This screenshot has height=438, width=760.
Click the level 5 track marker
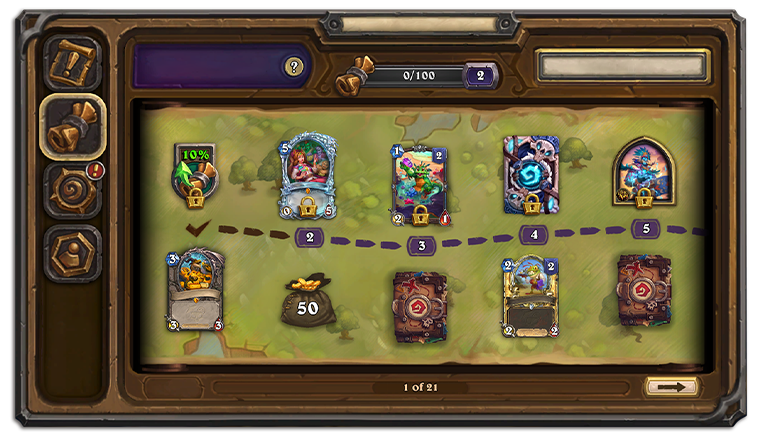pyautogui.click(x=645, y=229)
